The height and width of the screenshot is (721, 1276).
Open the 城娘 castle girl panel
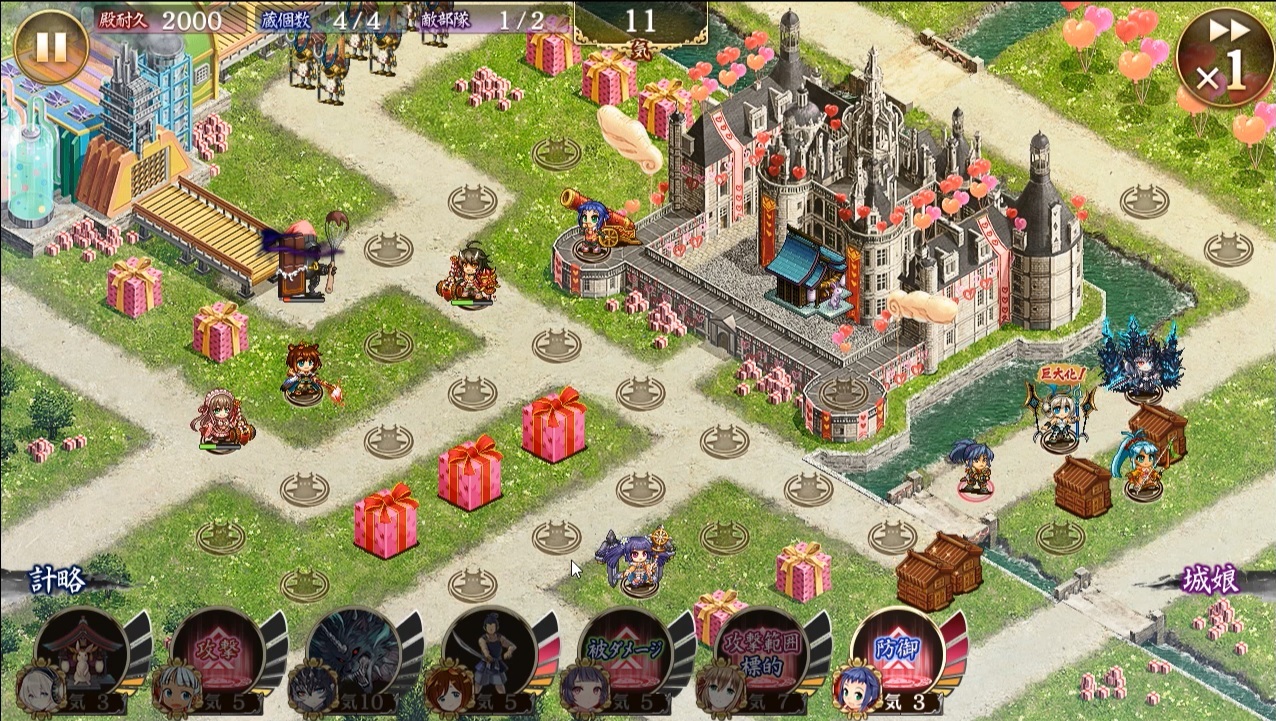coord(1213,582)
